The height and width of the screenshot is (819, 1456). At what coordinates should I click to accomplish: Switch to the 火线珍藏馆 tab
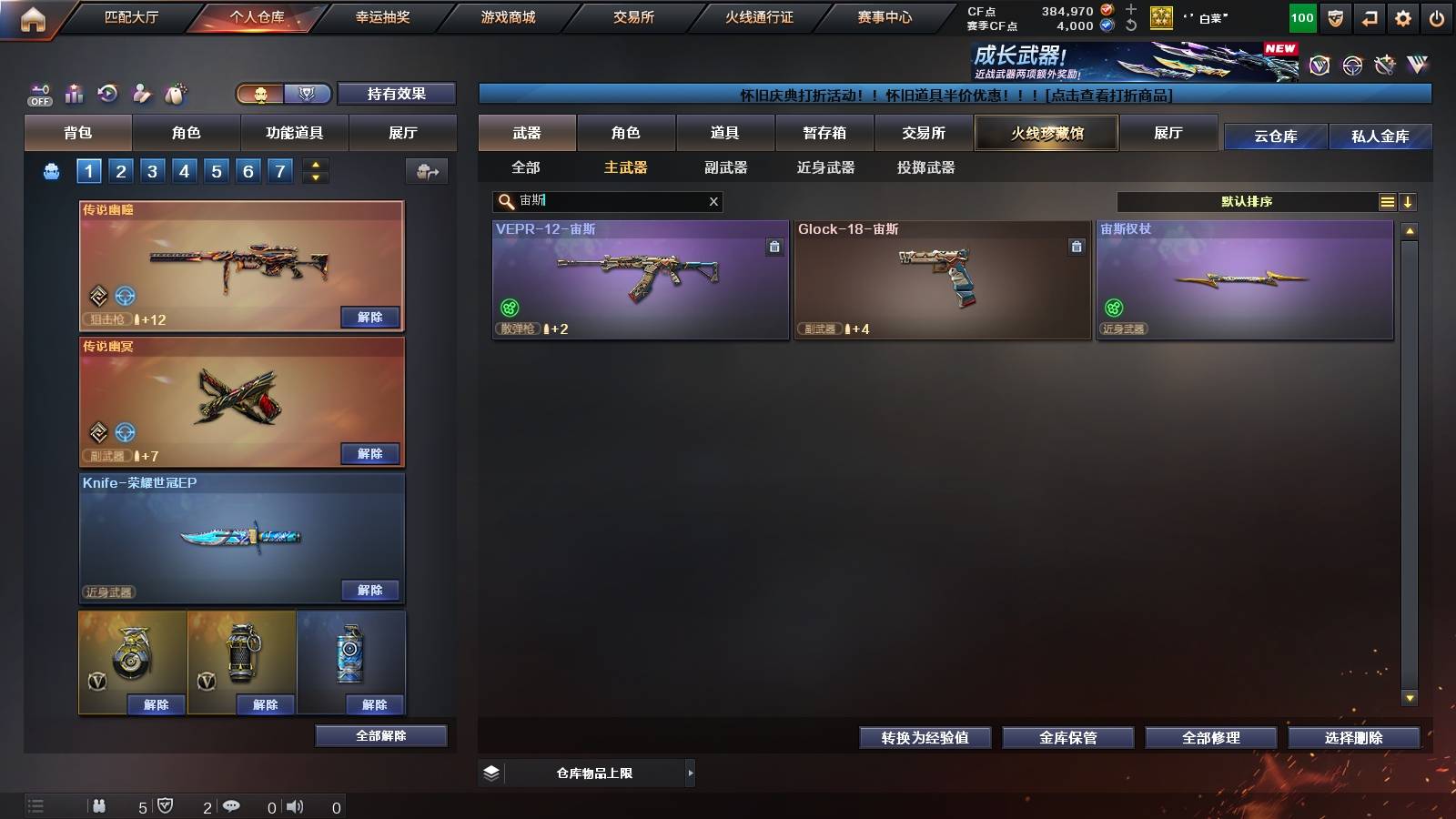point(1046,133)
